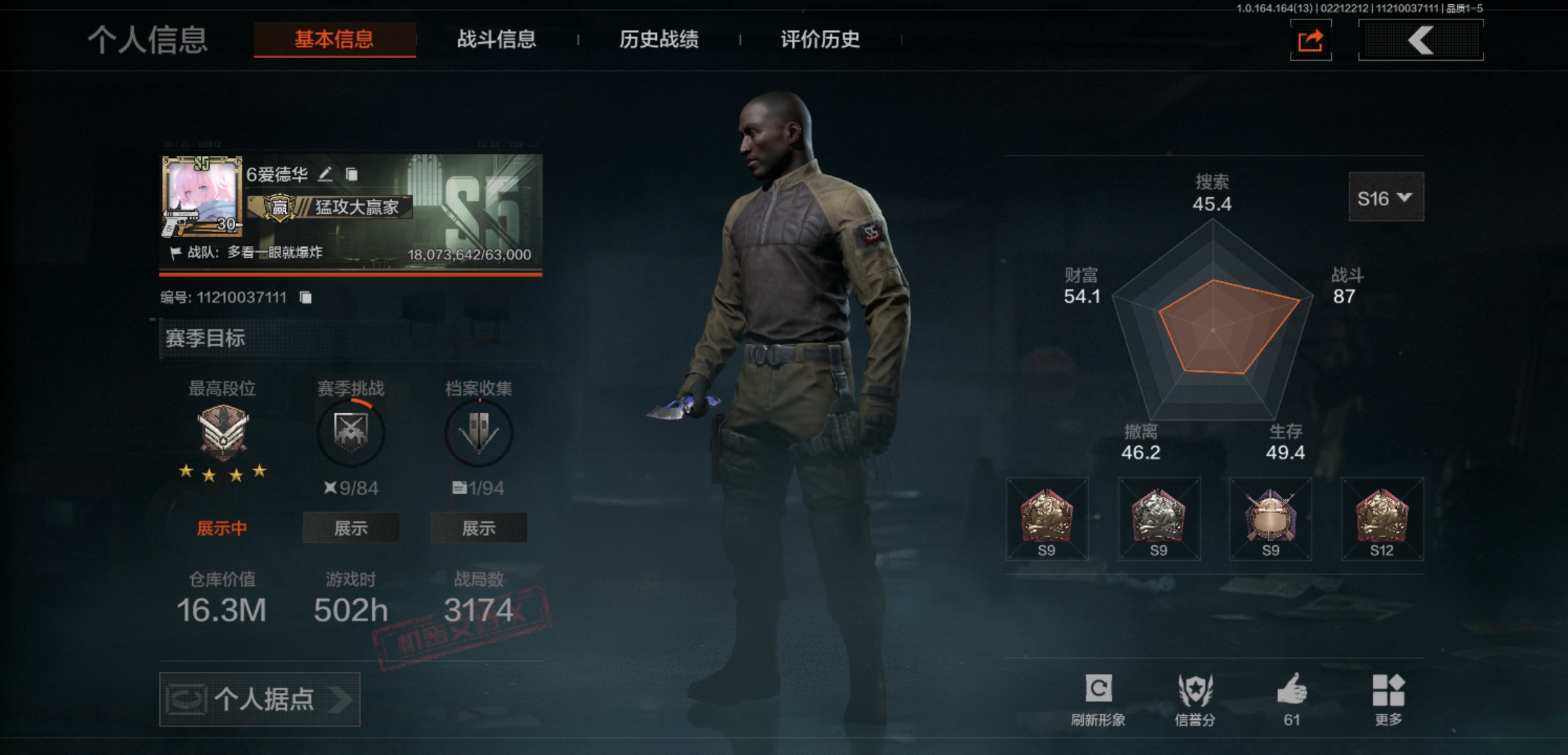Click the 基本信息 tab
Viewport: 1568px width, 755px height.
pos(334,39)
